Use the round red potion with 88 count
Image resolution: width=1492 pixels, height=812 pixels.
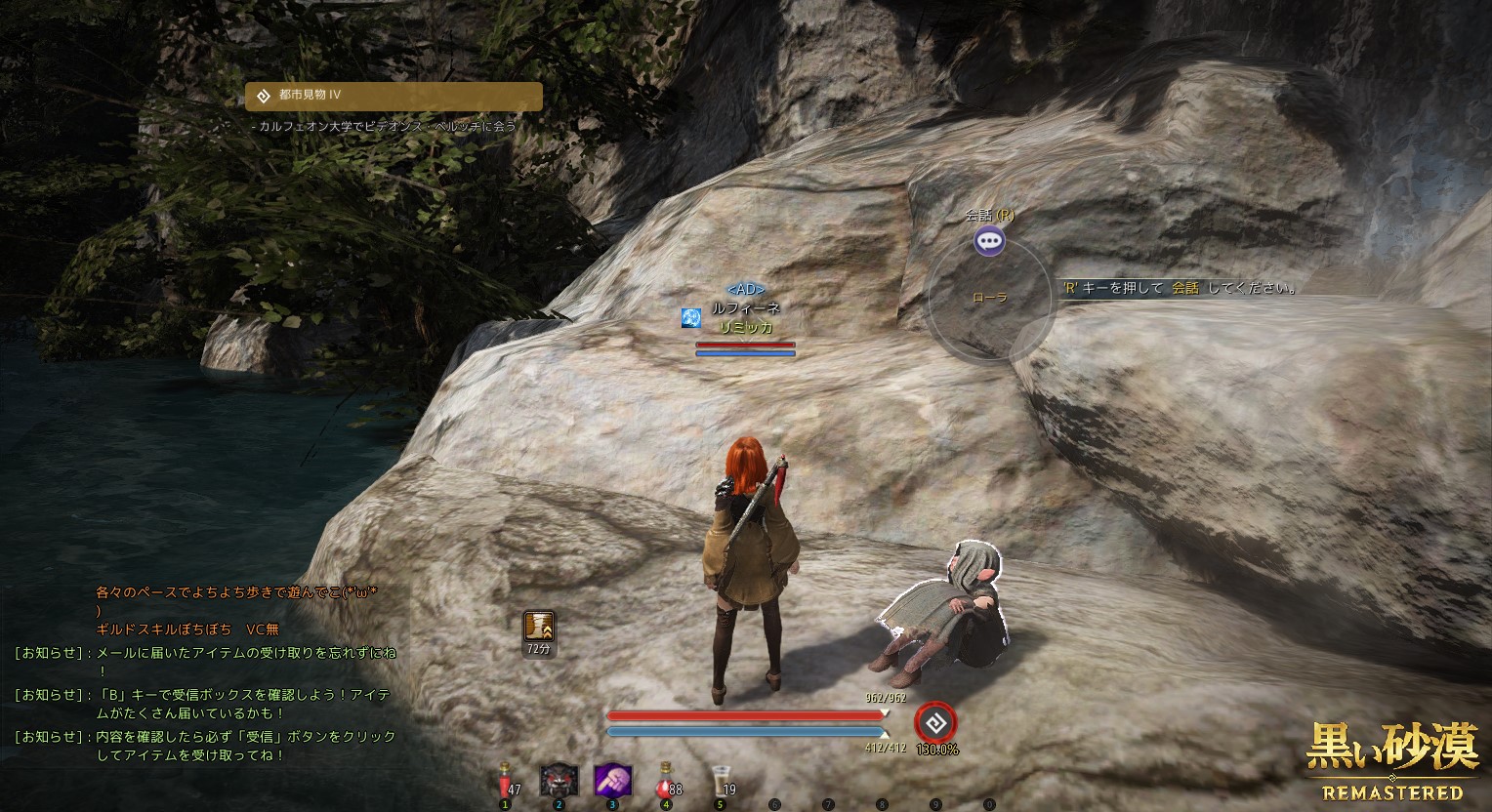coord(667,781)
